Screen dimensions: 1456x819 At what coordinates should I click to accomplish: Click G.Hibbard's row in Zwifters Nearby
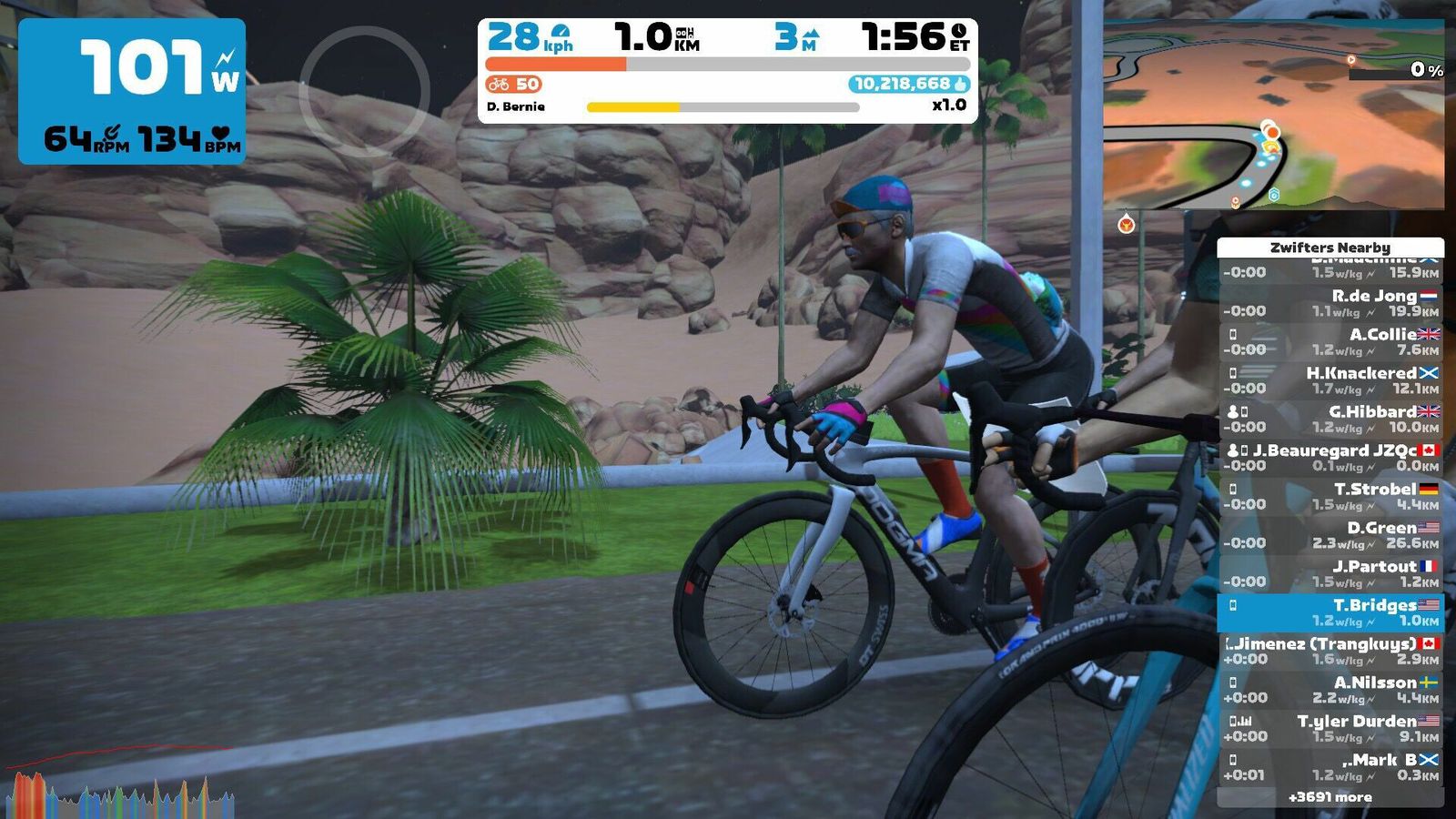(x=1330, y=420)
